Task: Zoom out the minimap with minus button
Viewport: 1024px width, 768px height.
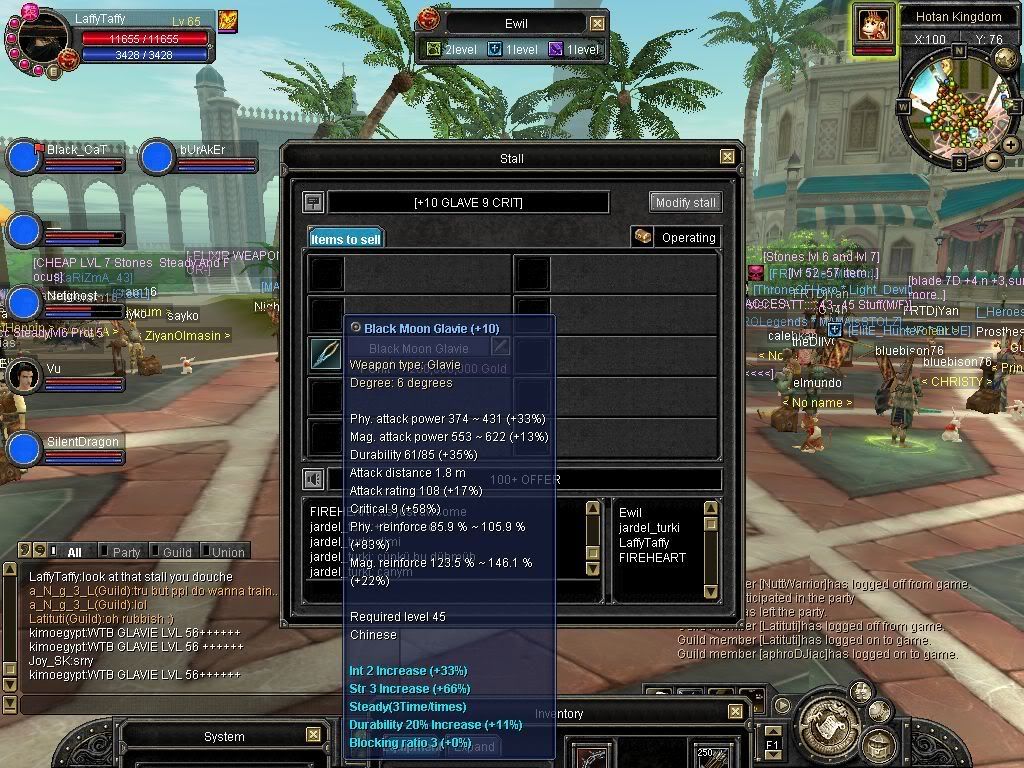Action: coord(993,160)
